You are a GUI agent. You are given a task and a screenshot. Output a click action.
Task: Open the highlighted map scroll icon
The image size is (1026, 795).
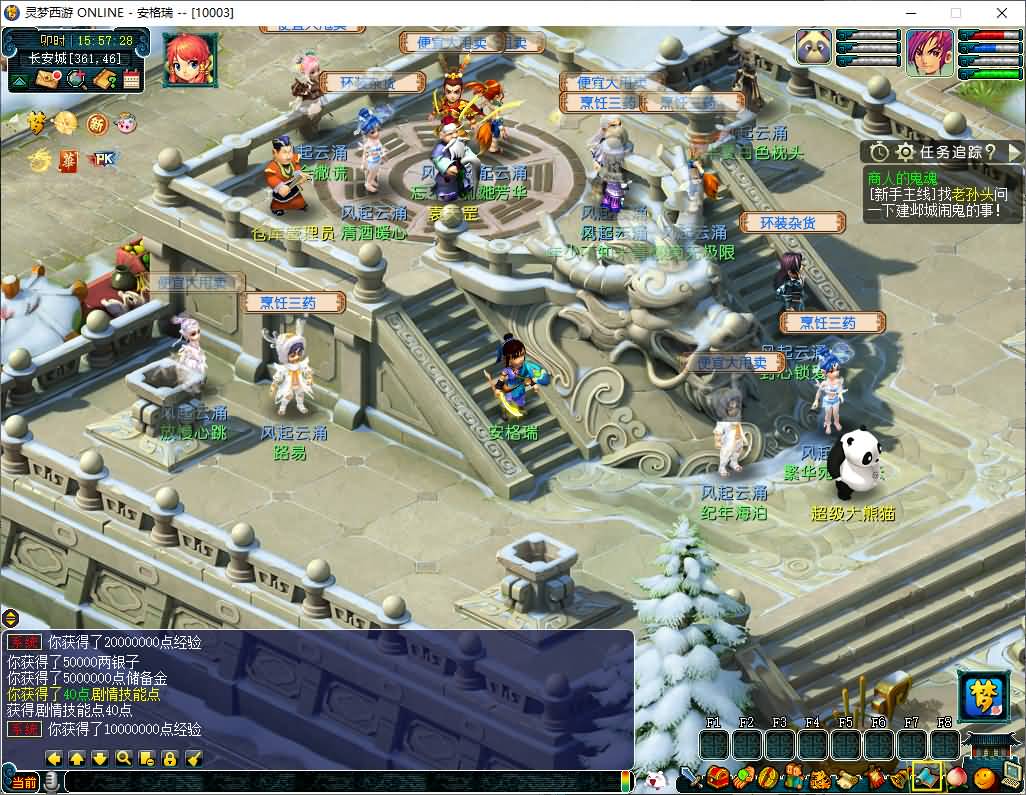927,776
